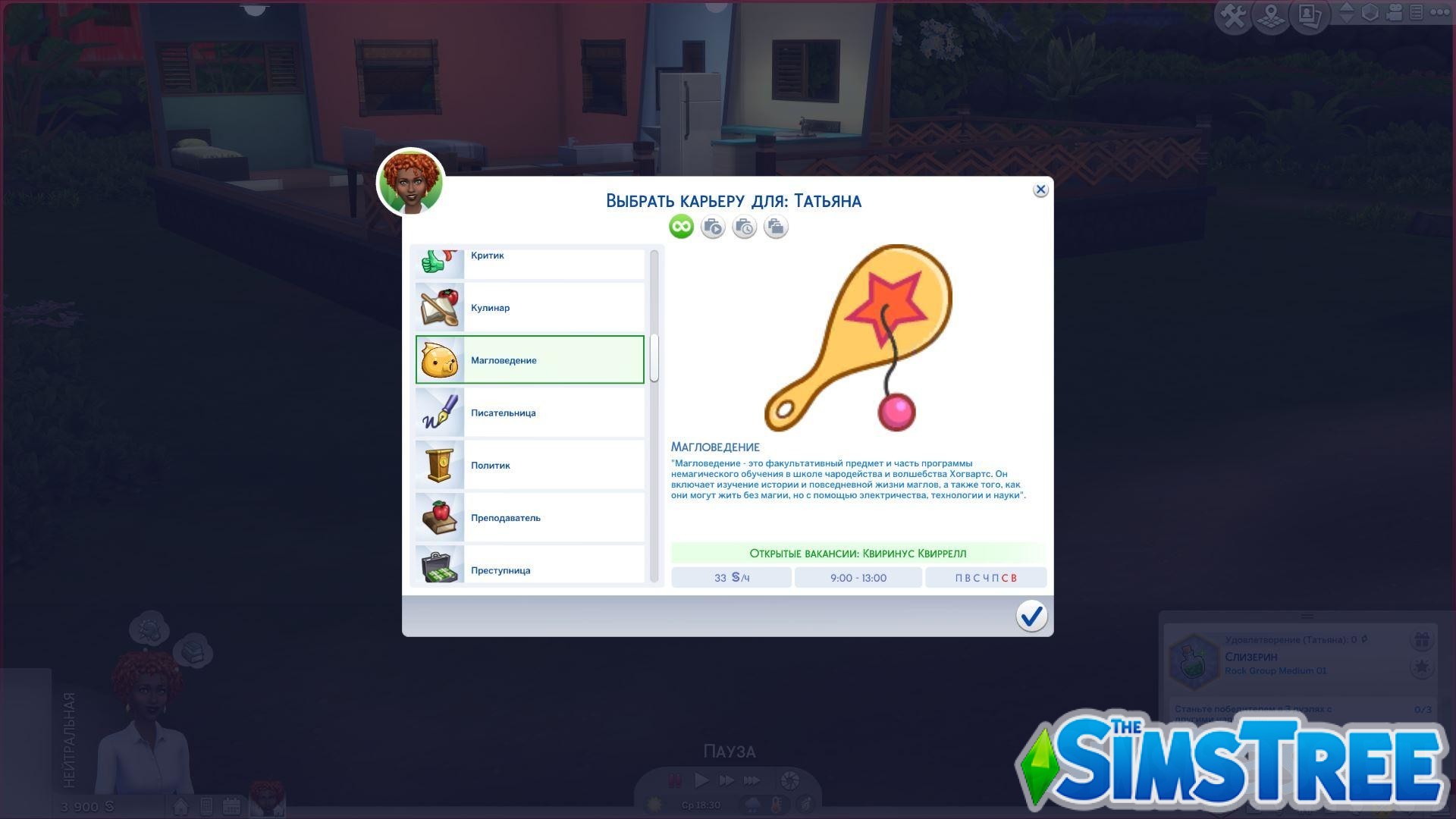
Task: Click the thermometer temperature icon
Action: click(x=777, y=805)
